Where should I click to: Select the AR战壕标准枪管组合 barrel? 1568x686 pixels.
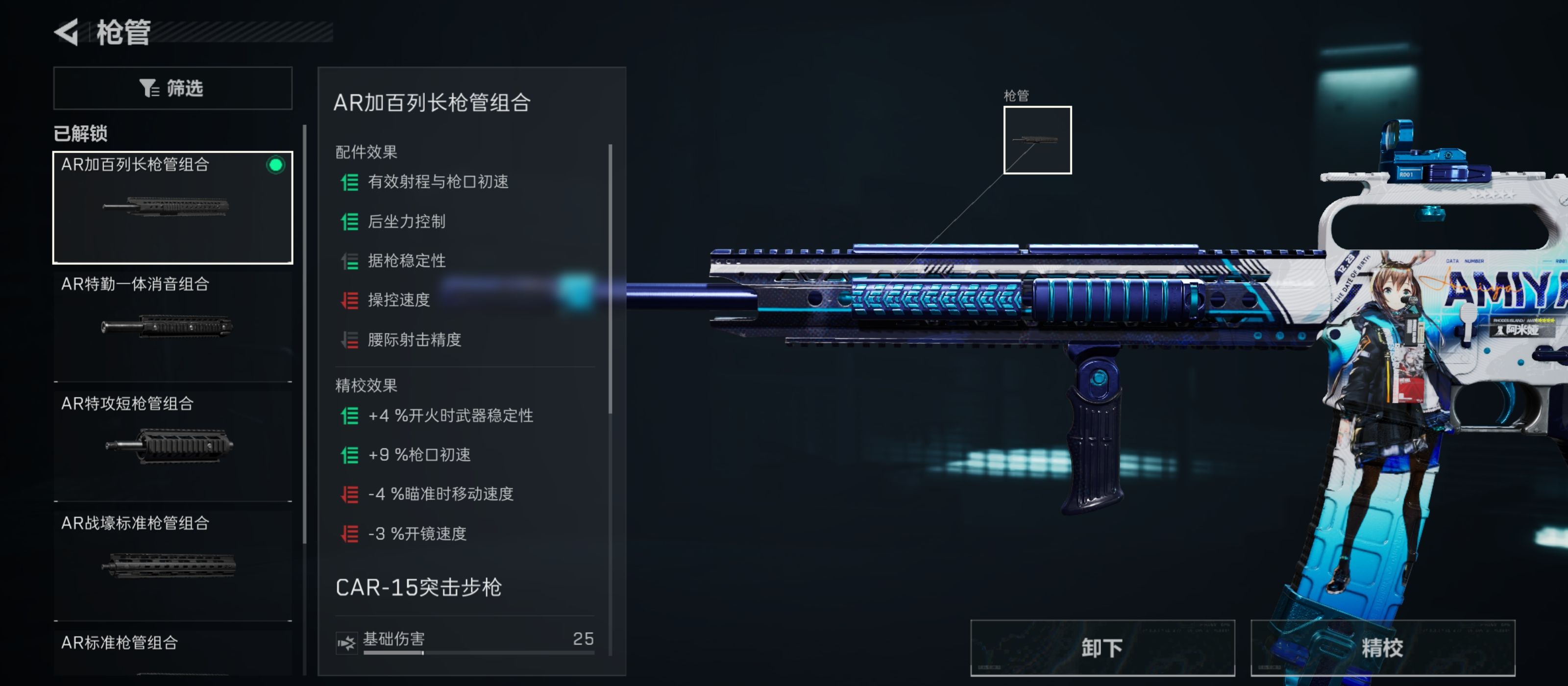(173, 563)
